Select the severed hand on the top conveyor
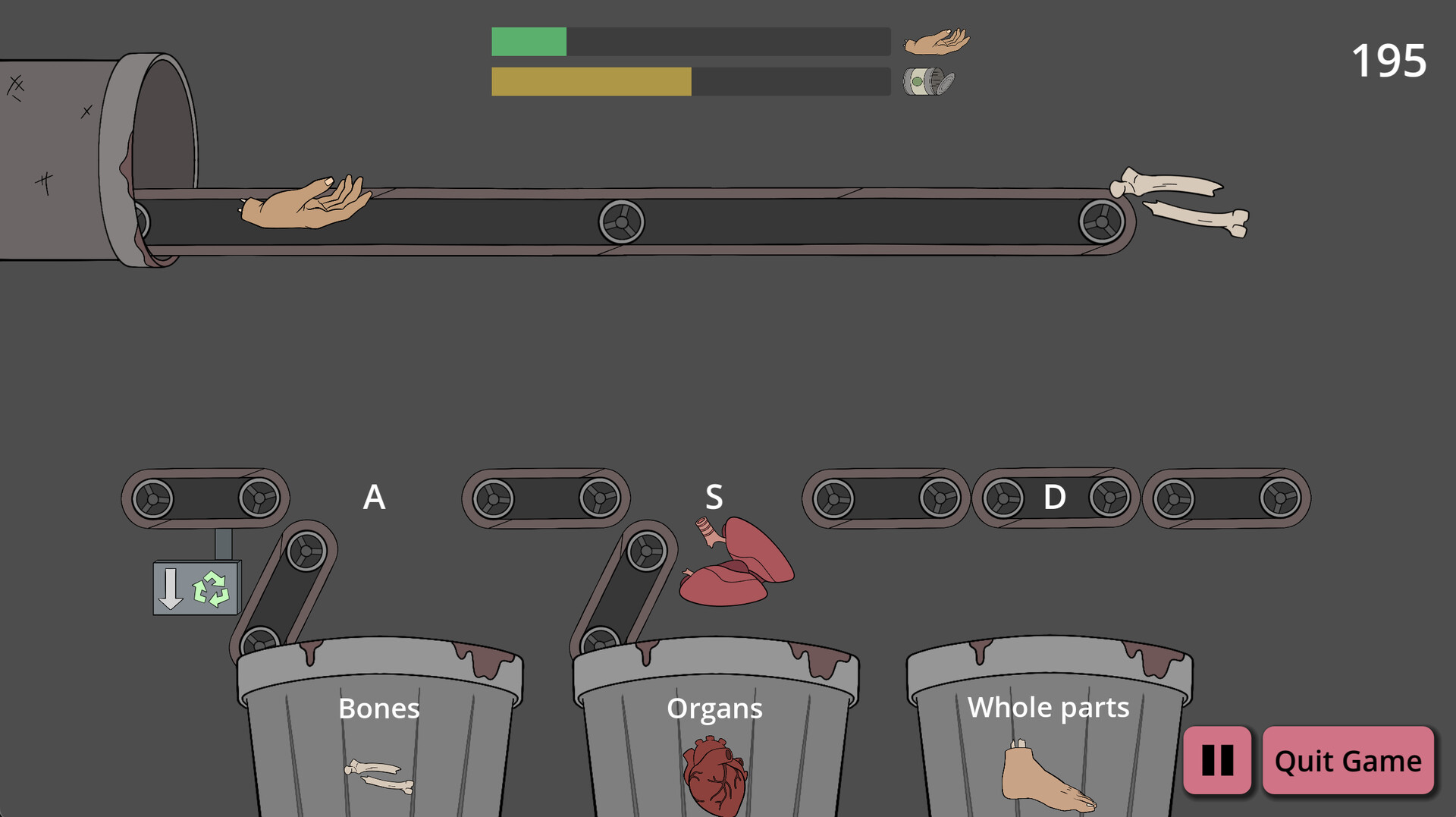1456x817 pixels. 303,201
